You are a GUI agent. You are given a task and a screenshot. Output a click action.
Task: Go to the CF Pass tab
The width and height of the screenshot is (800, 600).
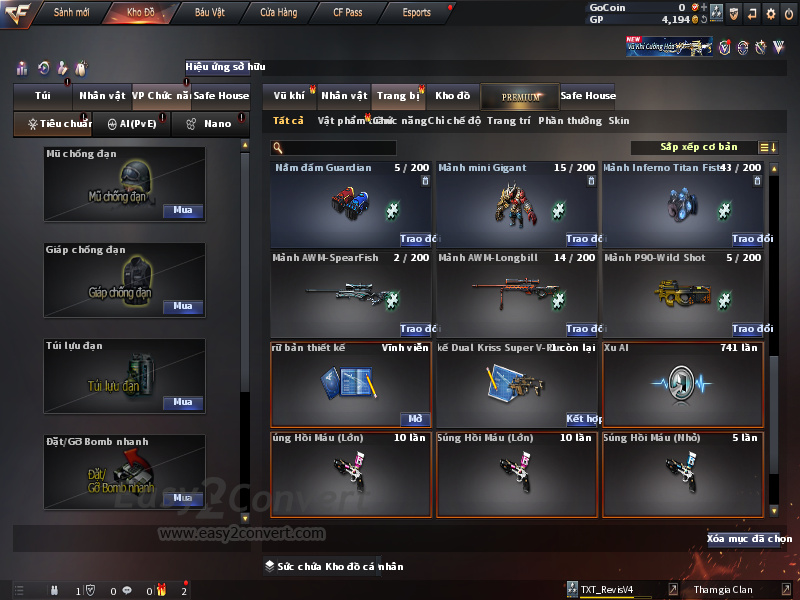point(349,13)
